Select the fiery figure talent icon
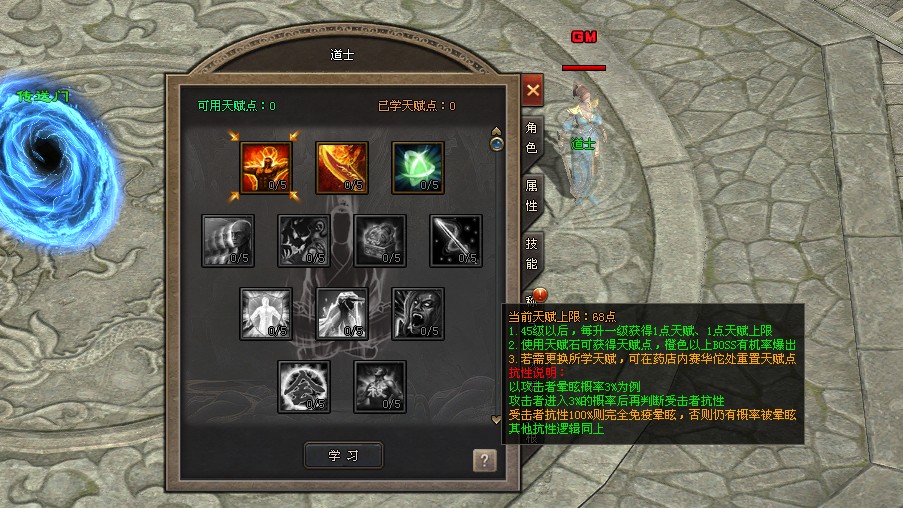Screen dimensions: 903x508 266,167
